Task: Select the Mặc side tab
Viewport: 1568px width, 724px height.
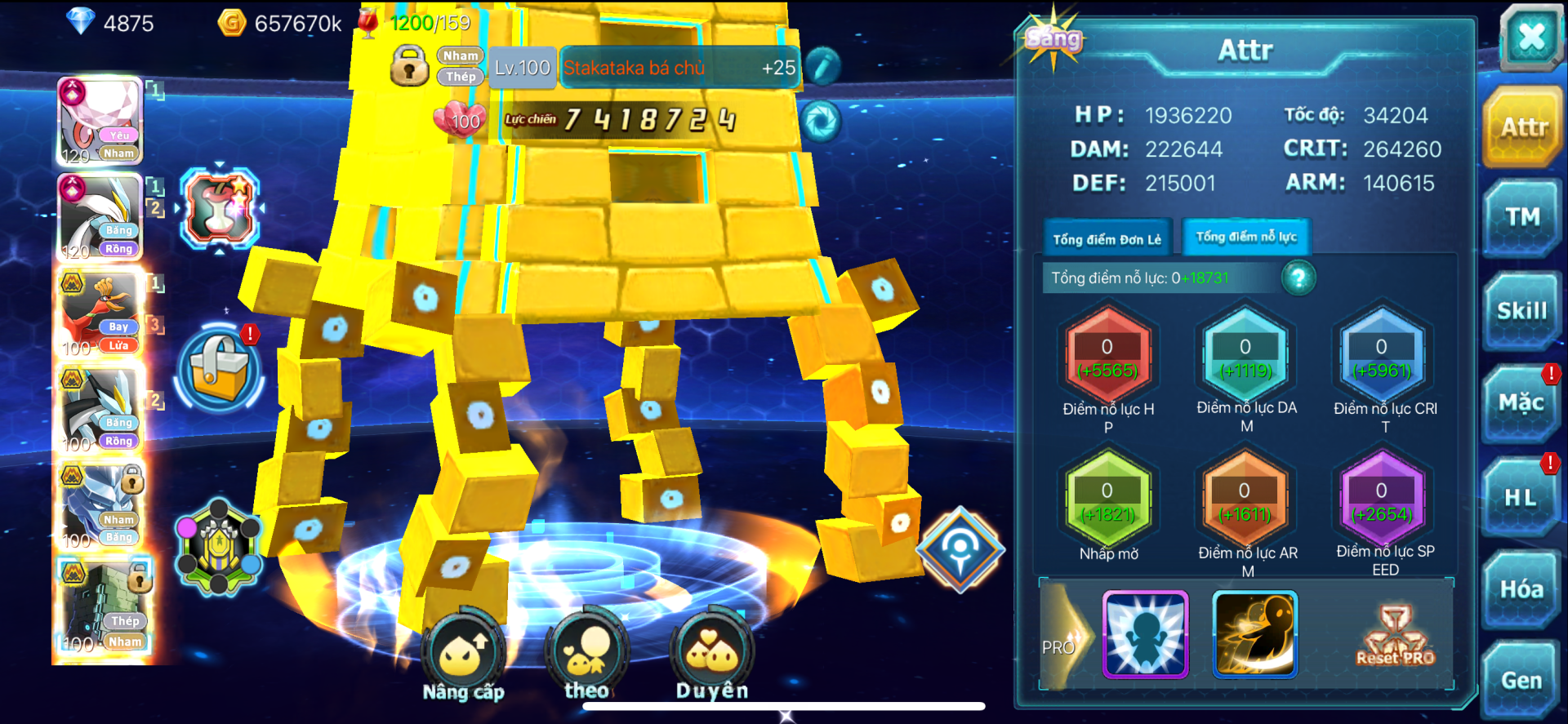Action: tap(1521, 403)
